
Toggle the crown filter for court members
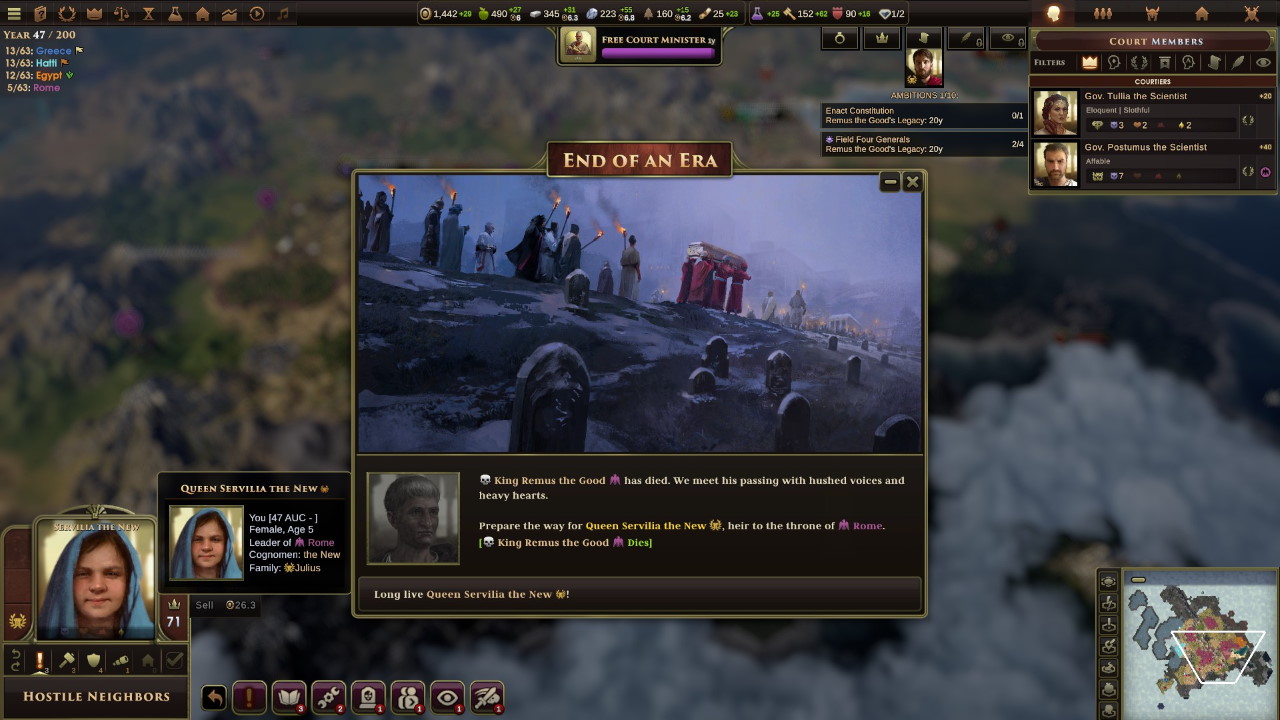click(x=1089, y=62)
